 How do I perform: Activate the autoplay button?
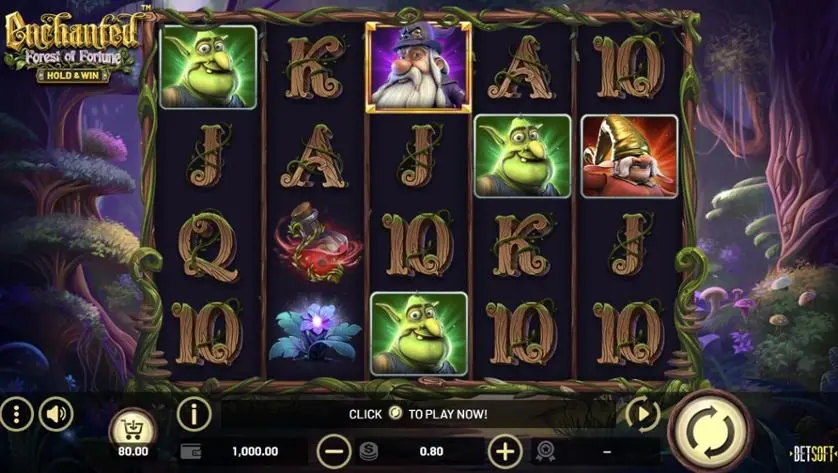tap(641, 412)
